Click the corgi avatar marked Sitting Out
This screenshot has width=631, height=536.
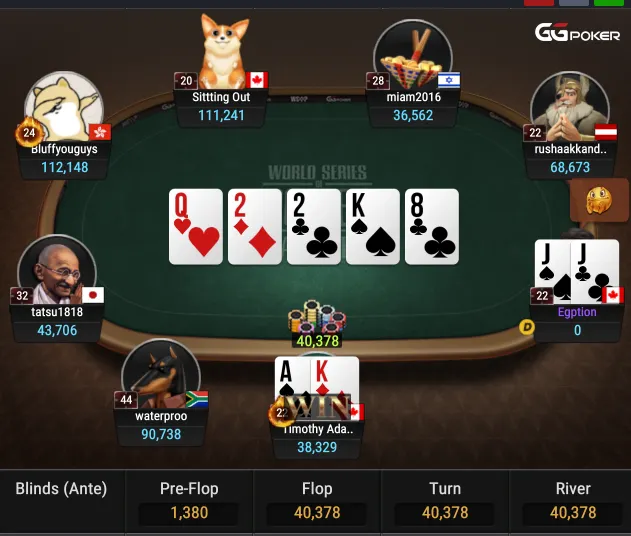pyautogui.click(x=223, y=52)
